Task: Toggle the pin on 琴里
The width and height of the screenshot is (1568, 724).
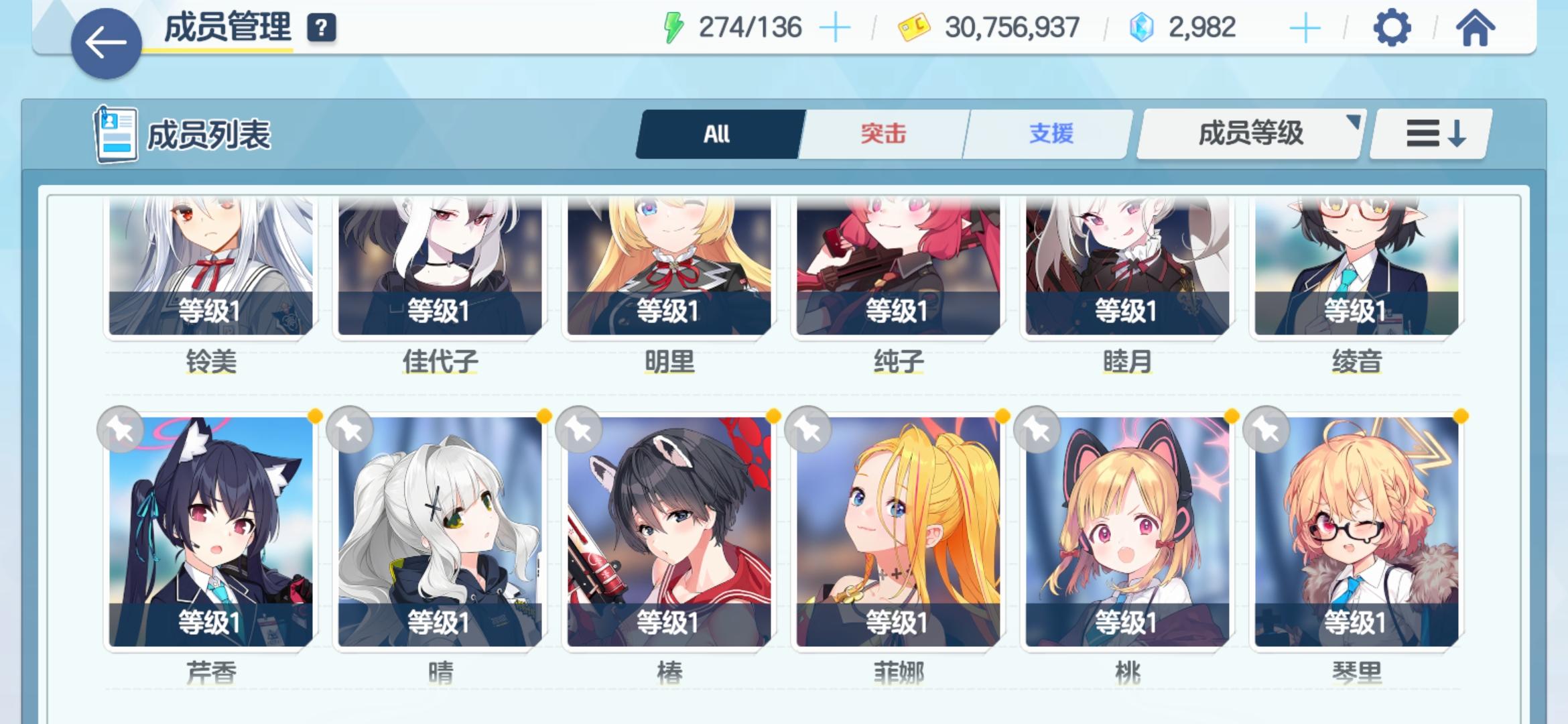Action: (x=1268, y=431)
